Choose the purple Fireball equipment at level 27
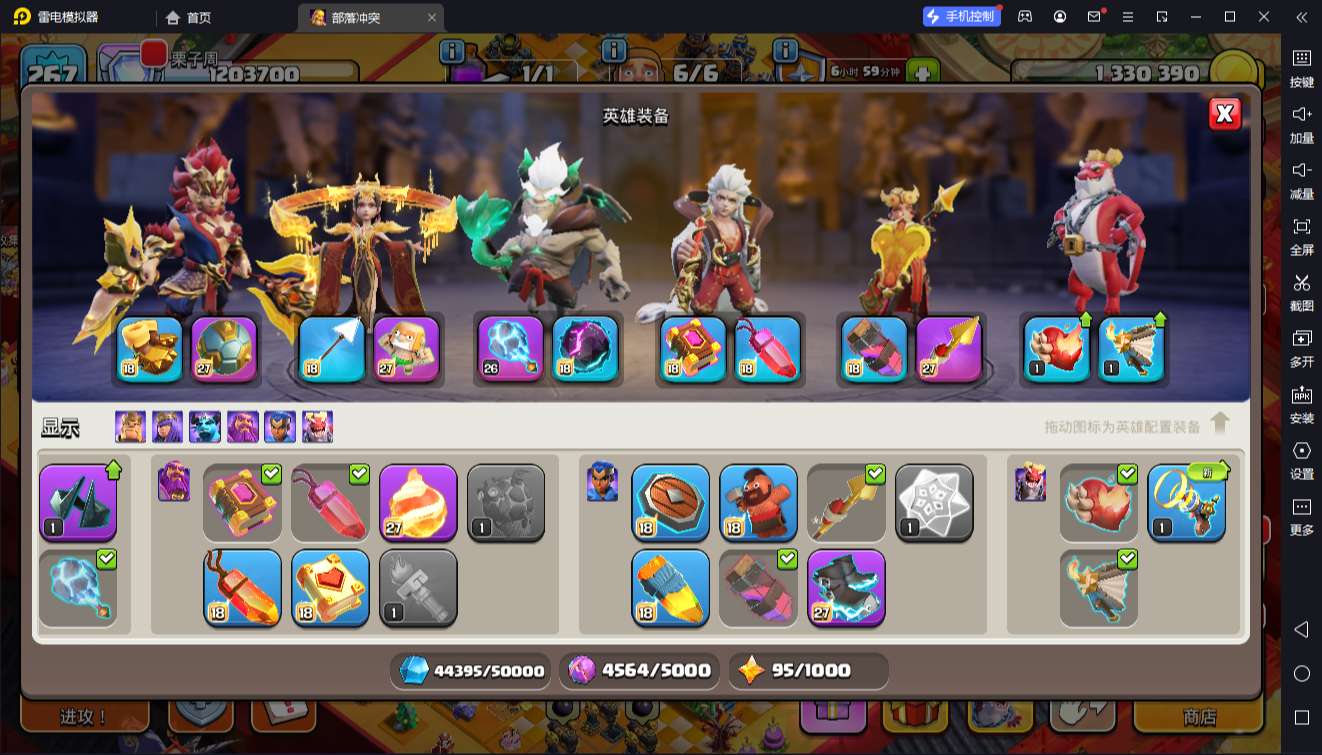This screenshot has width=1322, height=755. [418, 503]
